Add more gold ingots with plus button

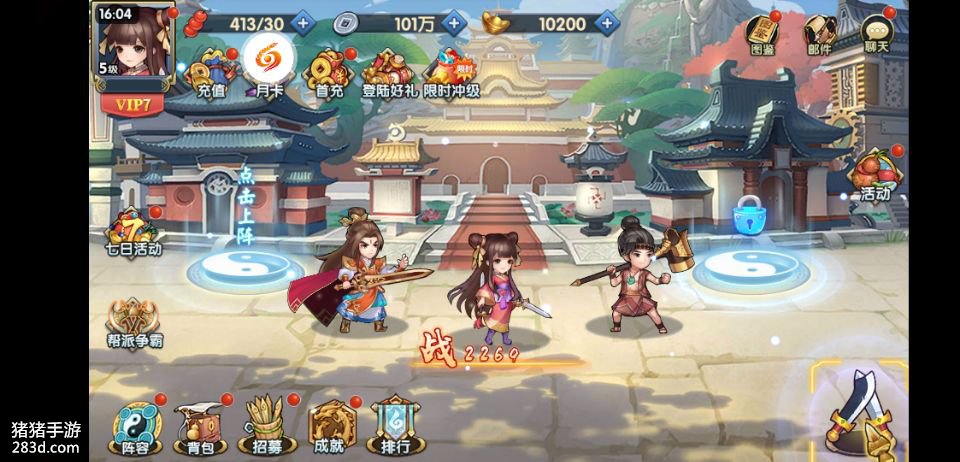point(605,21)
